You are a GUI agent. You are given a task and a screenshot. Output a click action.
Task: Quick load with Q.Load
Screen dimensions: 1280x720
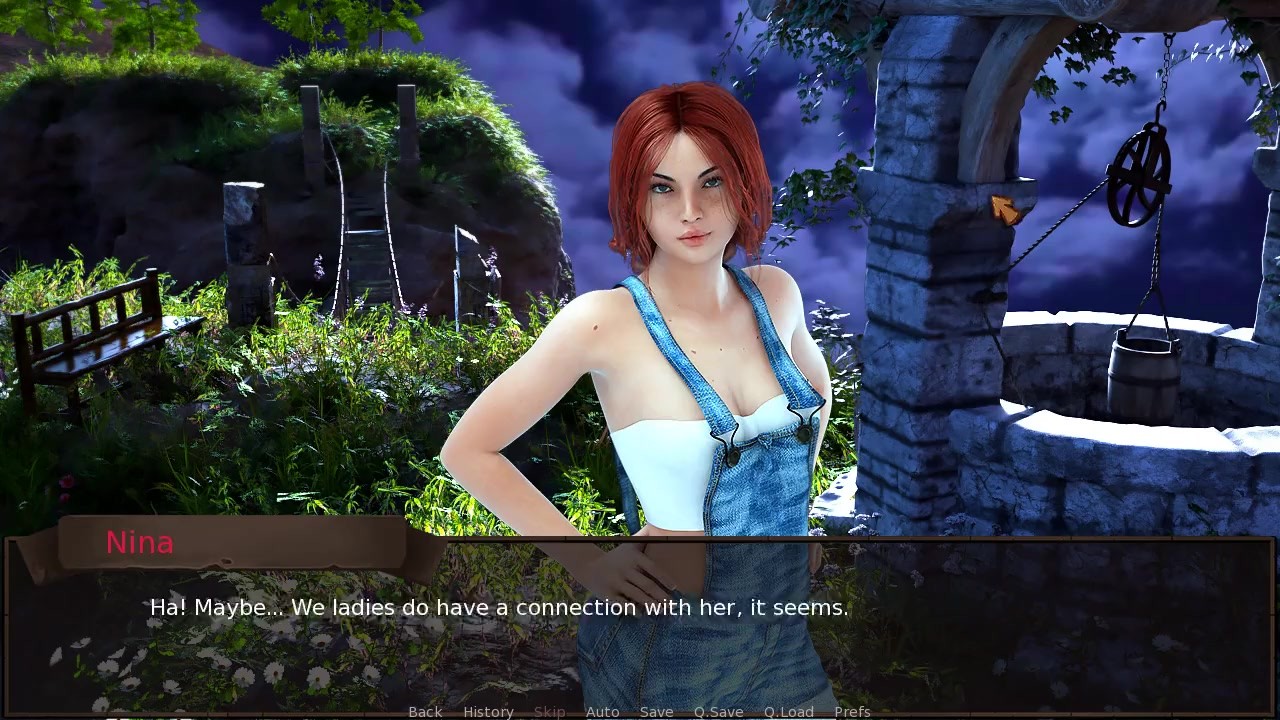789,712
